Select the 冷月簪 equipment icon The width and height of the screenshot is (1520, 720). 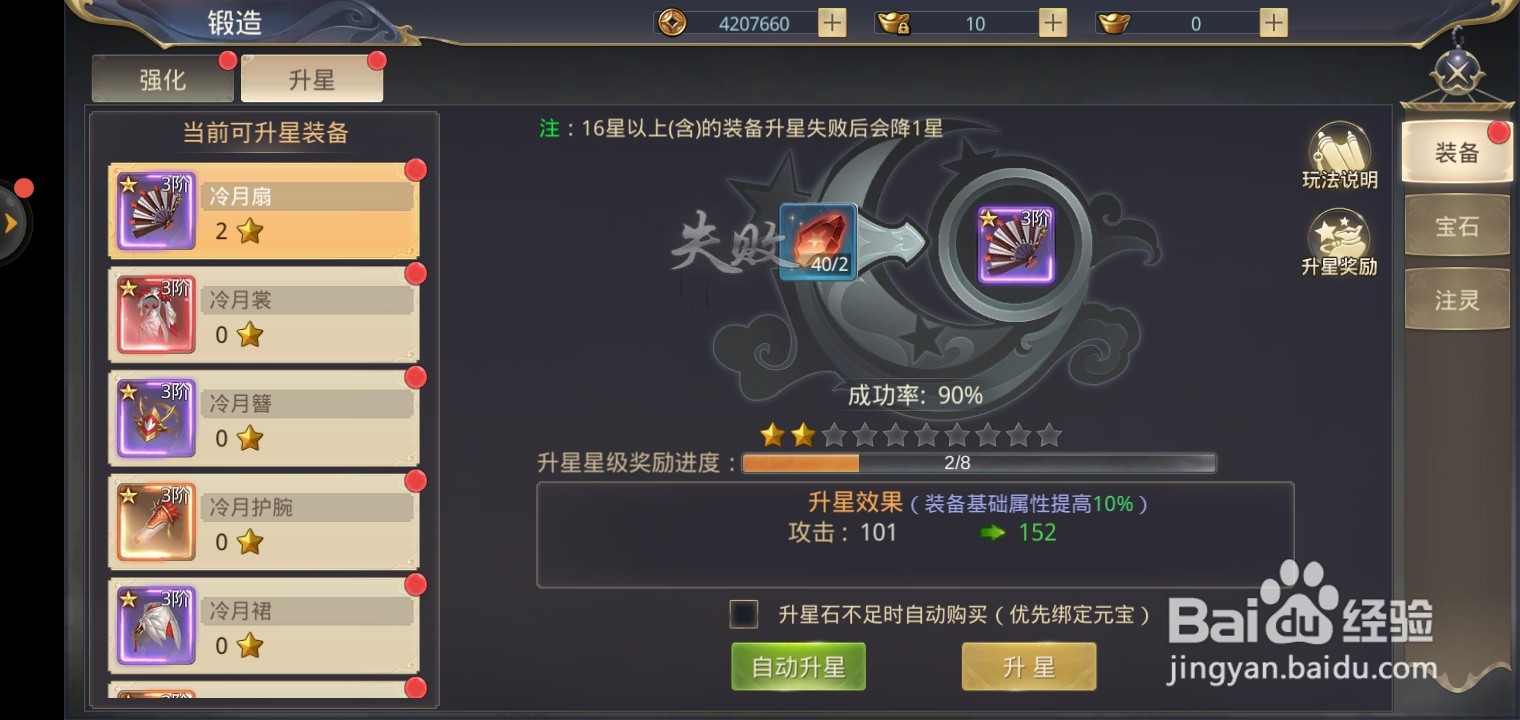click(x=155, y=418)
